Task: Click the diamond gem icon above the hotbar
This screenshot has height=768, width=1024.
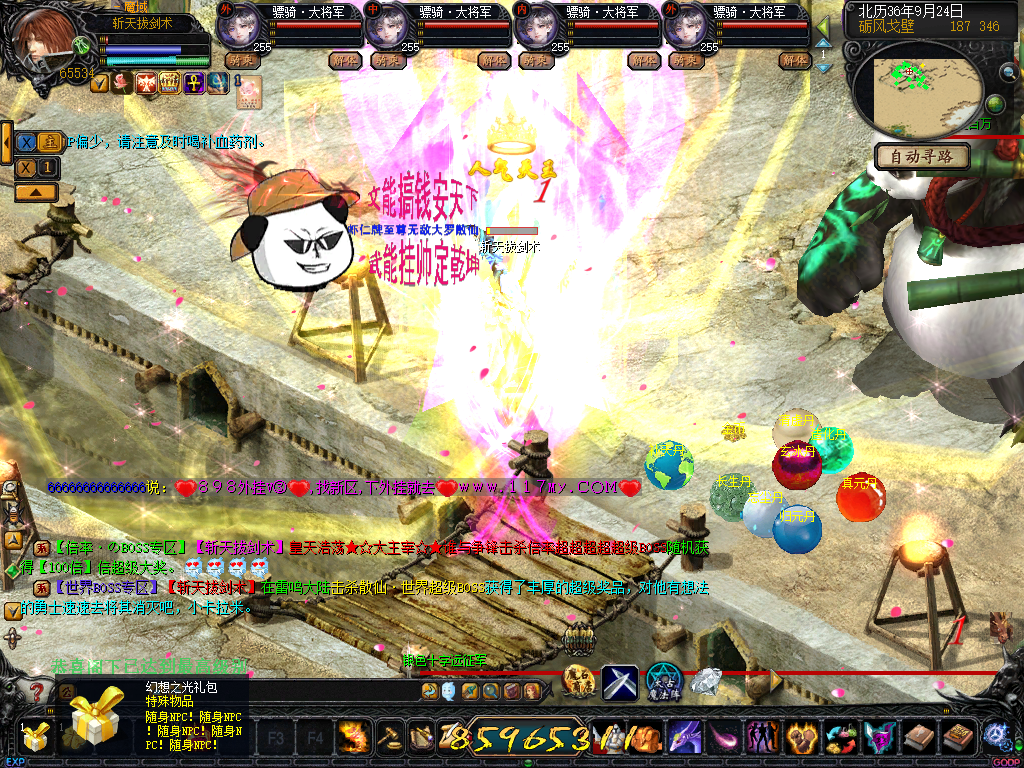Action: click(x=707, y=682)
